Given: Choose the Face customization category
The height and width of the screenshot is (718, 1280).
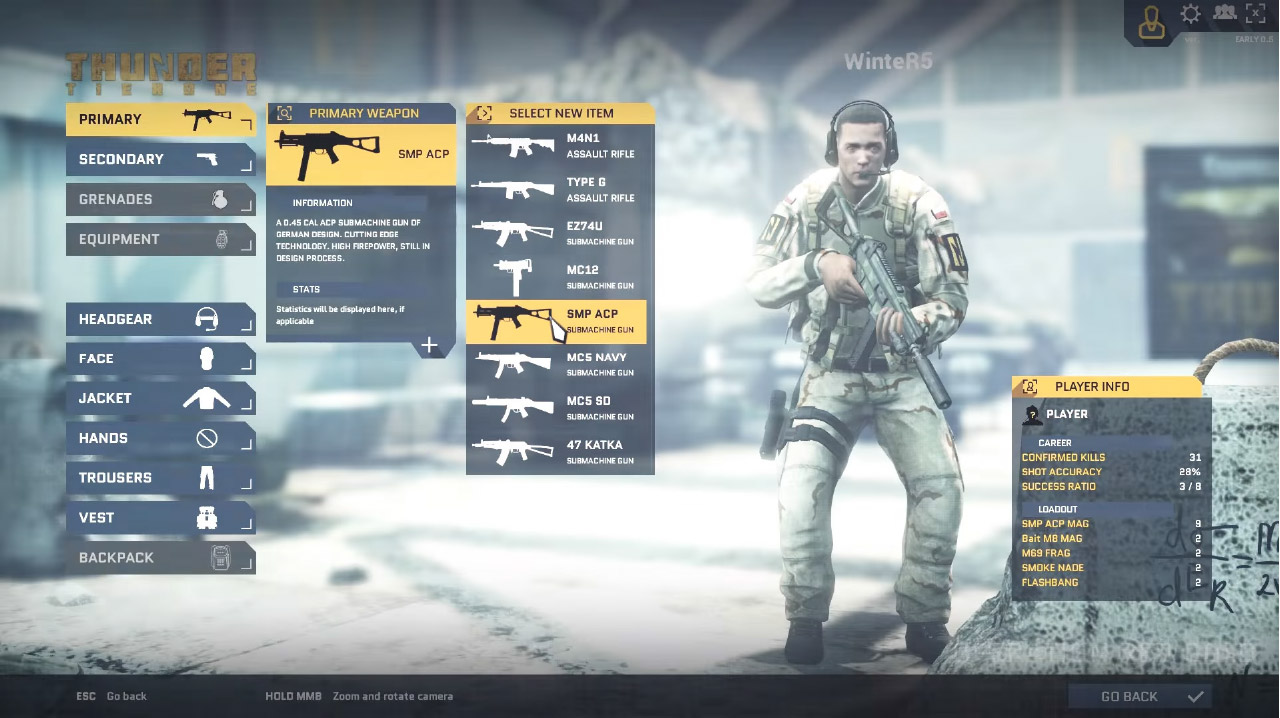Looking at the screenshot, I should 160,359.
